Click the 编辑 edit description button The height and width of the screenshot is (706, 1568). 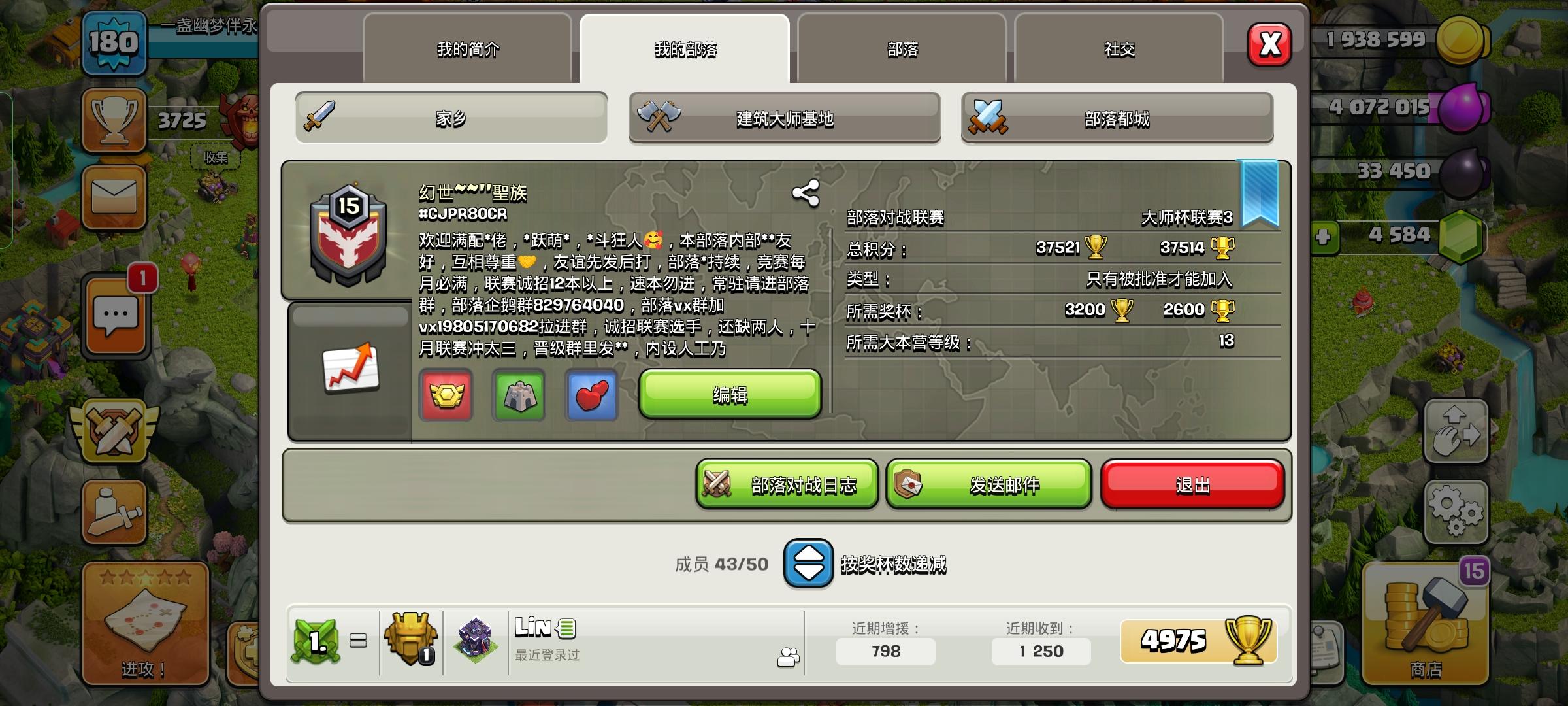pos(728,395)
